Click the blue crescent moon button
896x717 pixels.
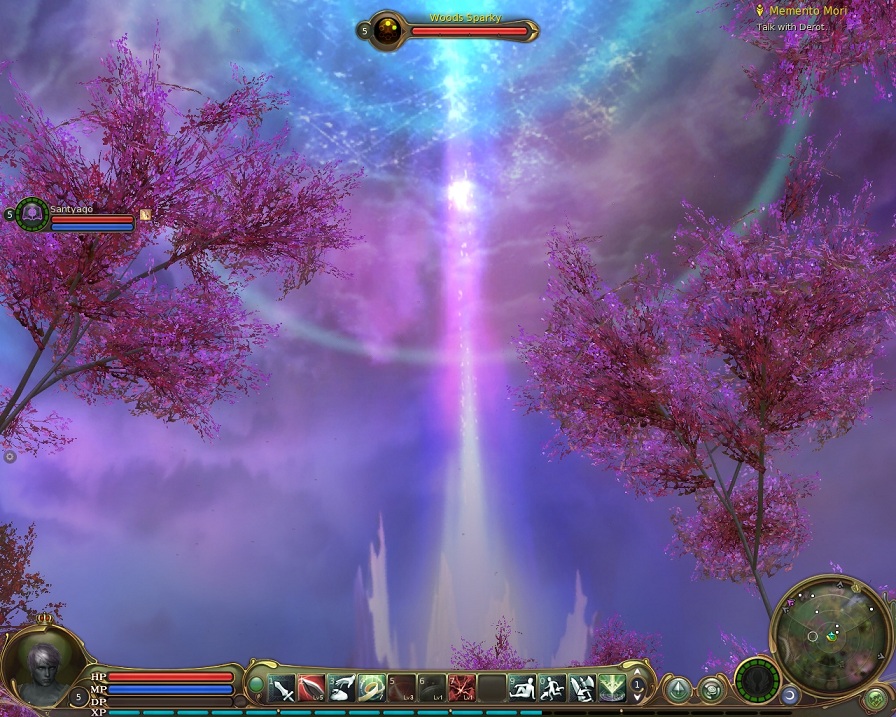coord(790,694)
